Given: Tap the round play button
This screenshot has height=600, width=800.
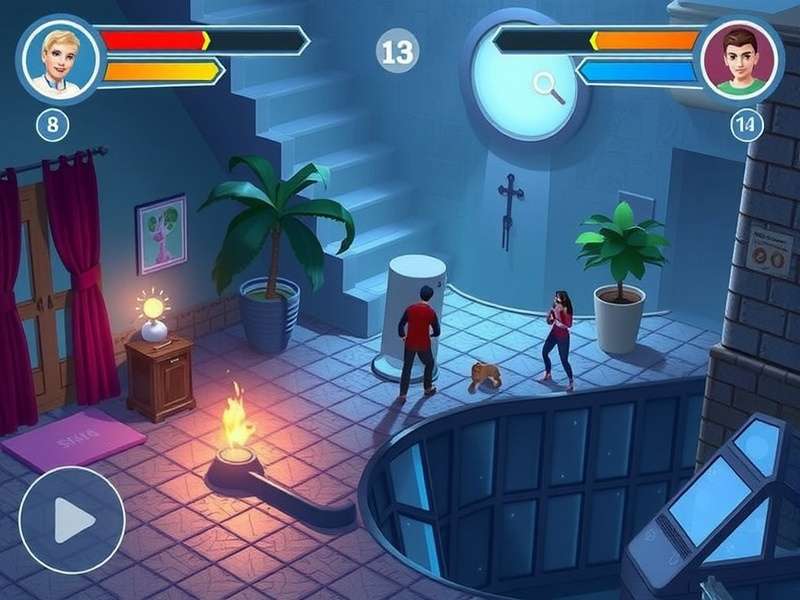Looking at the screenshot, I should click(71, 519).
